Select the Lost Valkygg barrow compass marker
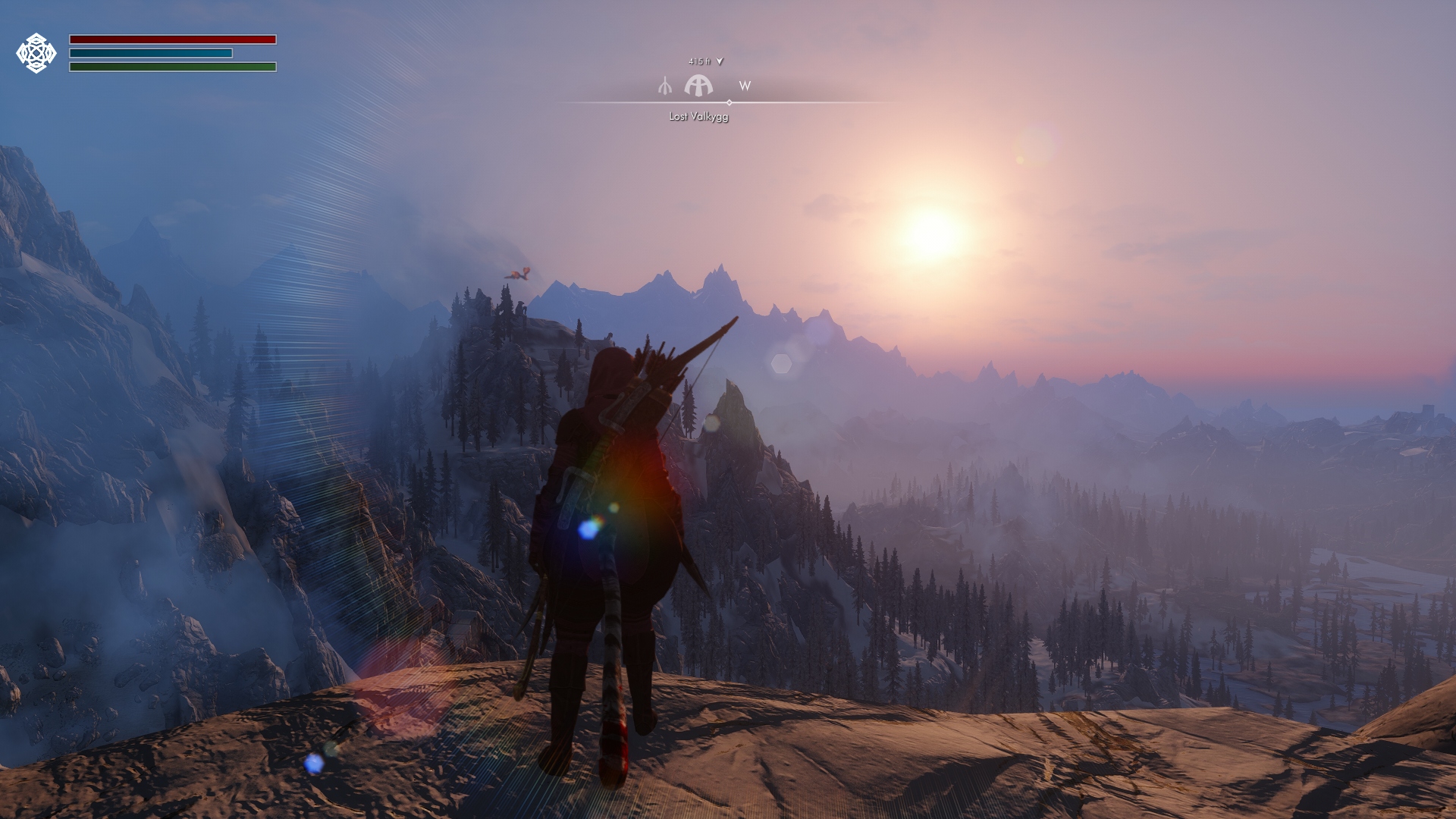 click(698, 86)
